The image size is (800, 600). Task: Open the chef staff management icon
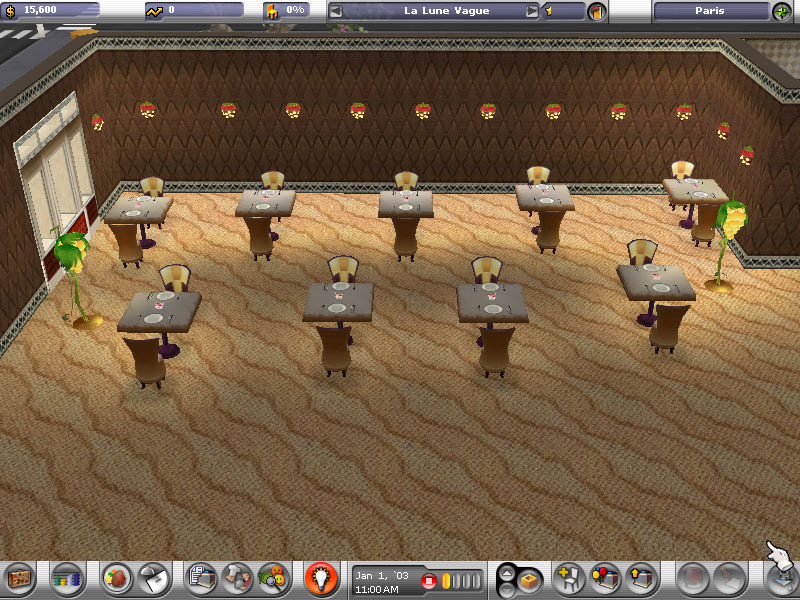tap(237, 577)
